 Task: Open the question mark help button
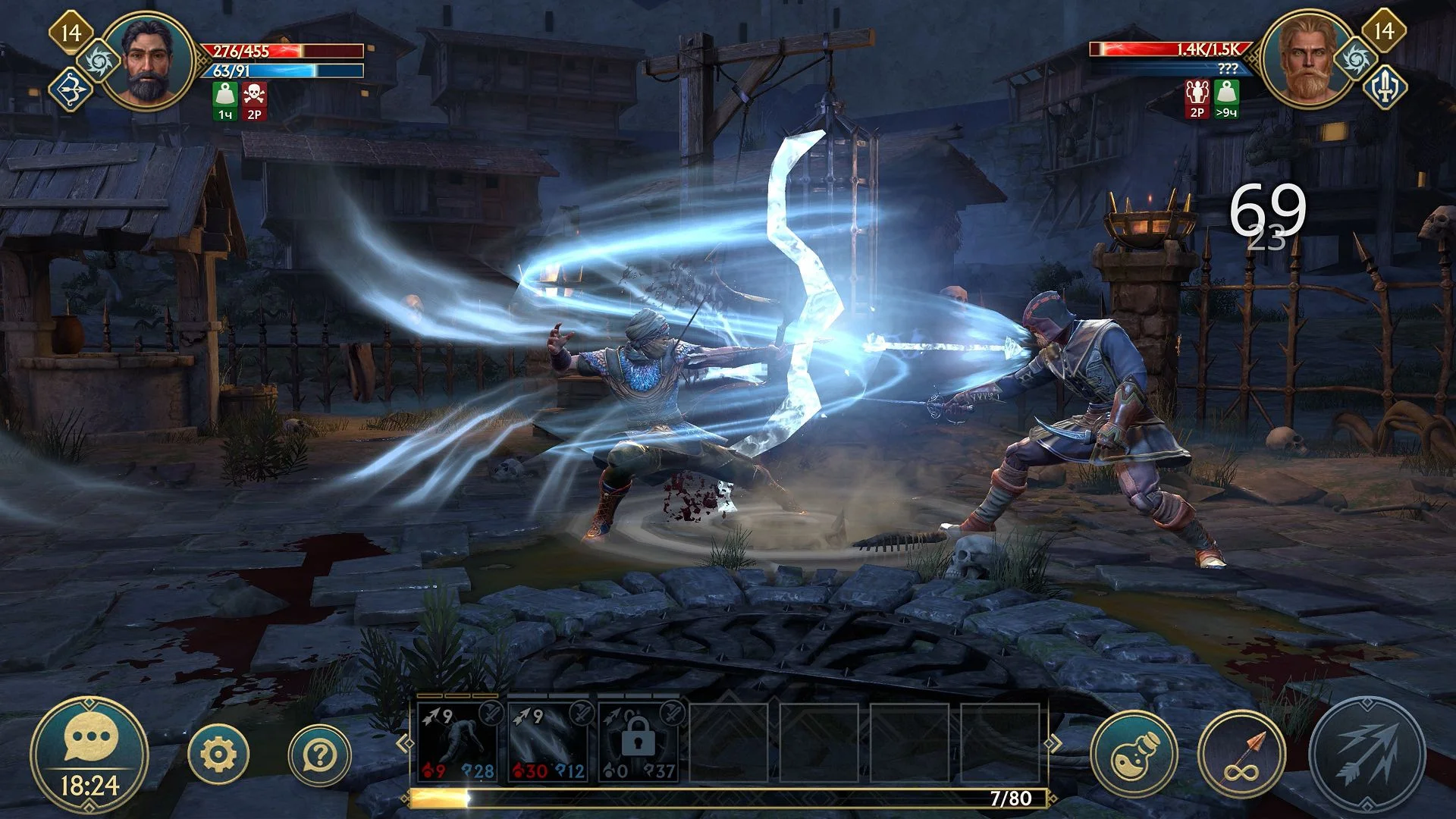click(x=320, y=755)
